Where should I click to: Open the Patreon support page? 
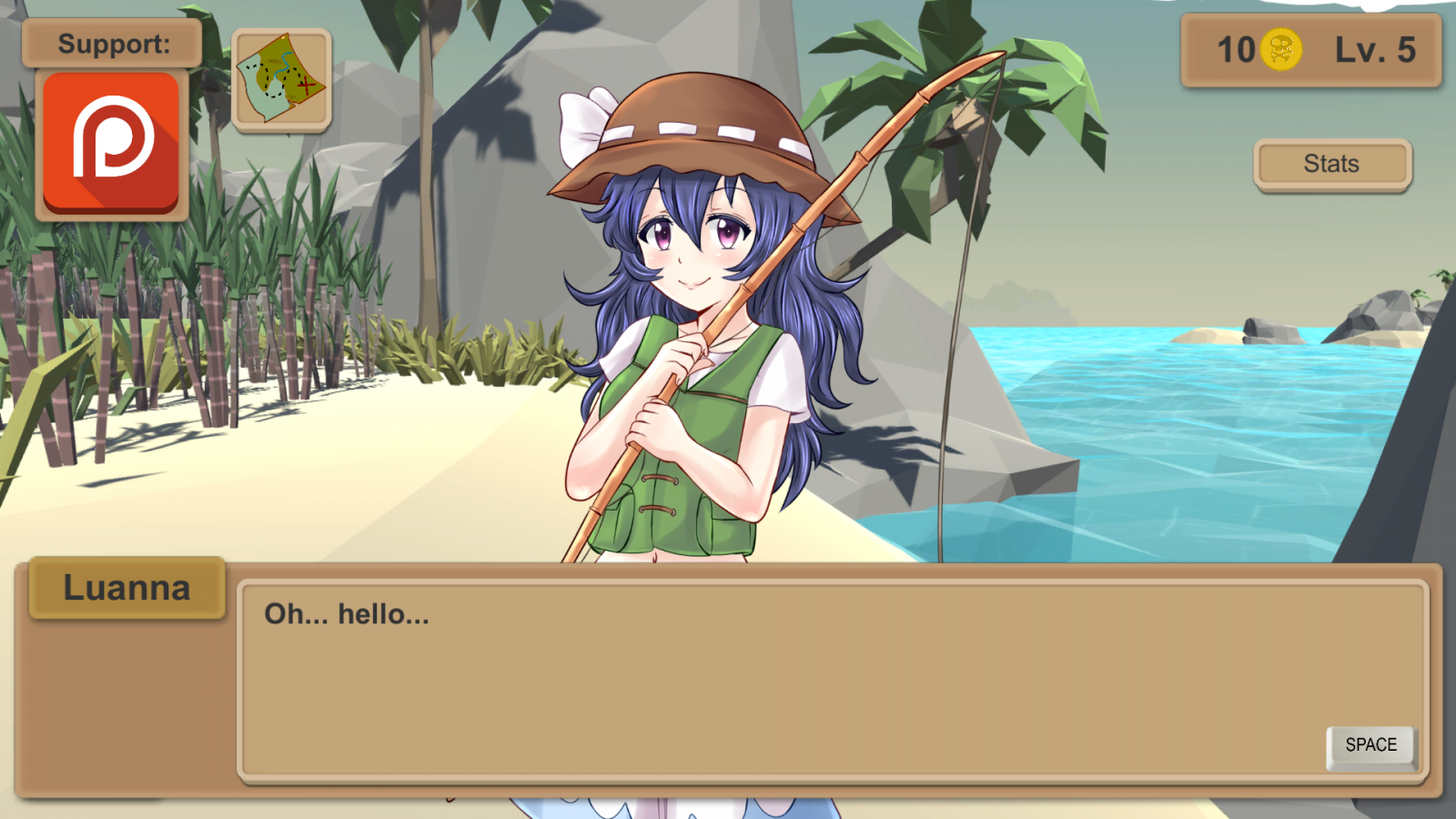click(x=110, y=144)
